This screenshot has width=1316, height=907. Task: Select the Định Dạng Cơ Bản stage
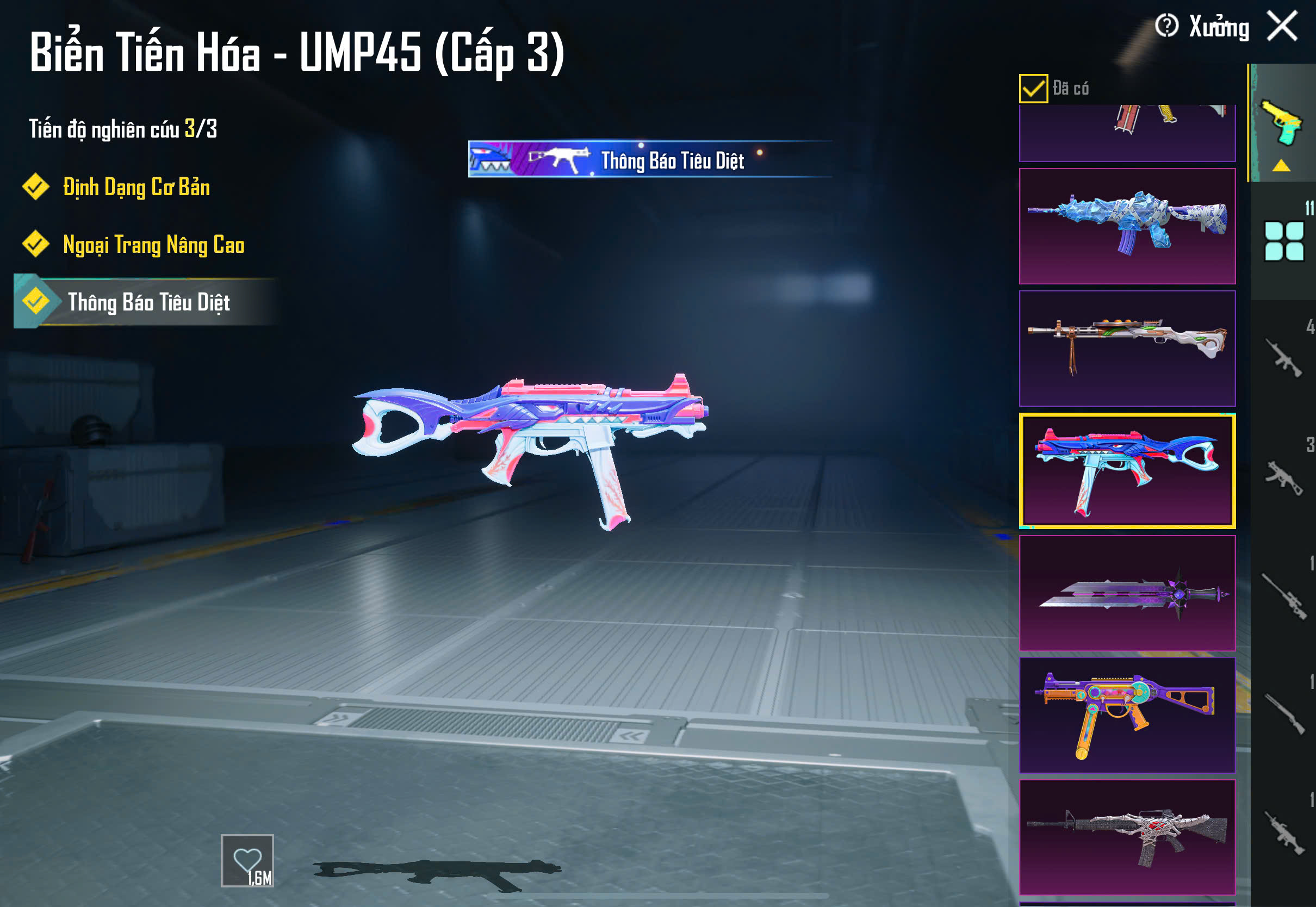click(x=136, y=187)
